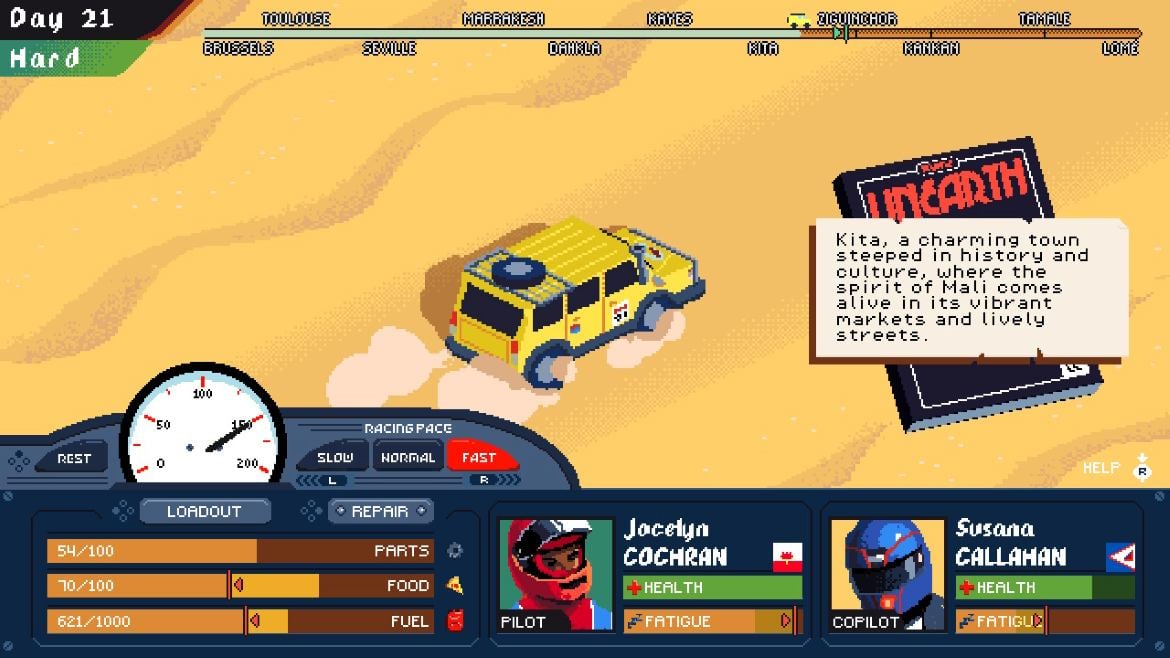The height and width of the screenshot is (658, 1170).
Task: Select the Lomé destination on the route
Action: (x=1119, y=48)
